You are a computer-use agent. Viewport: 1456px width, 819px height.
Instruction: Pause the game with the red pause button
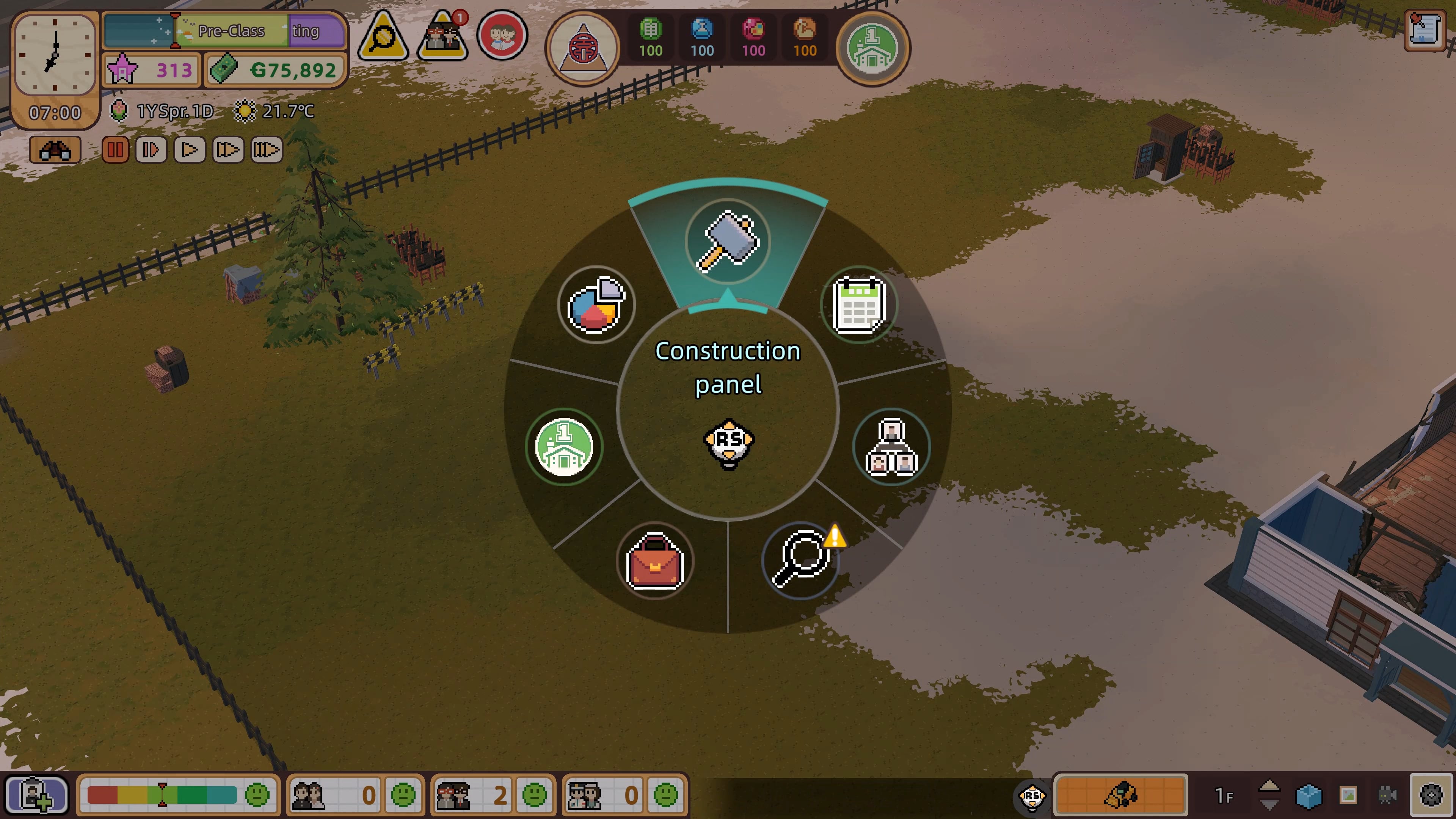115,150
